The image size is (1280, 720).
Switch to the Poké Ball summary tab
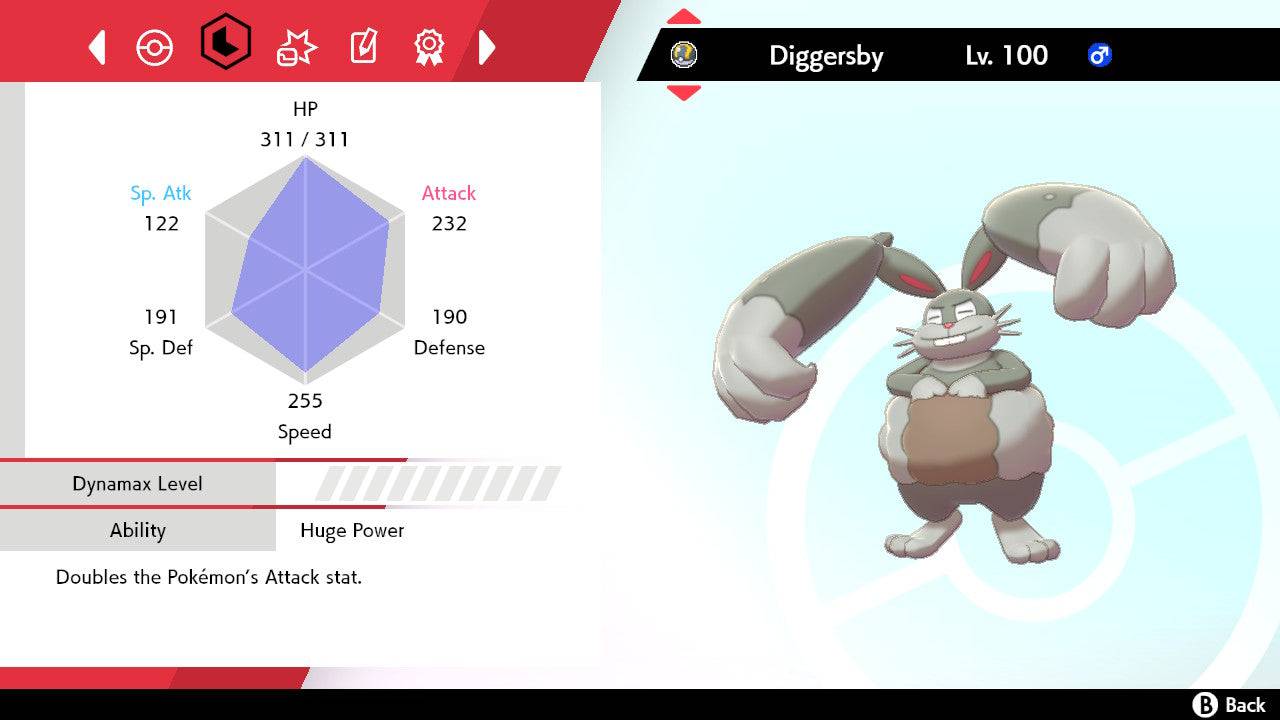coord(155,47)
